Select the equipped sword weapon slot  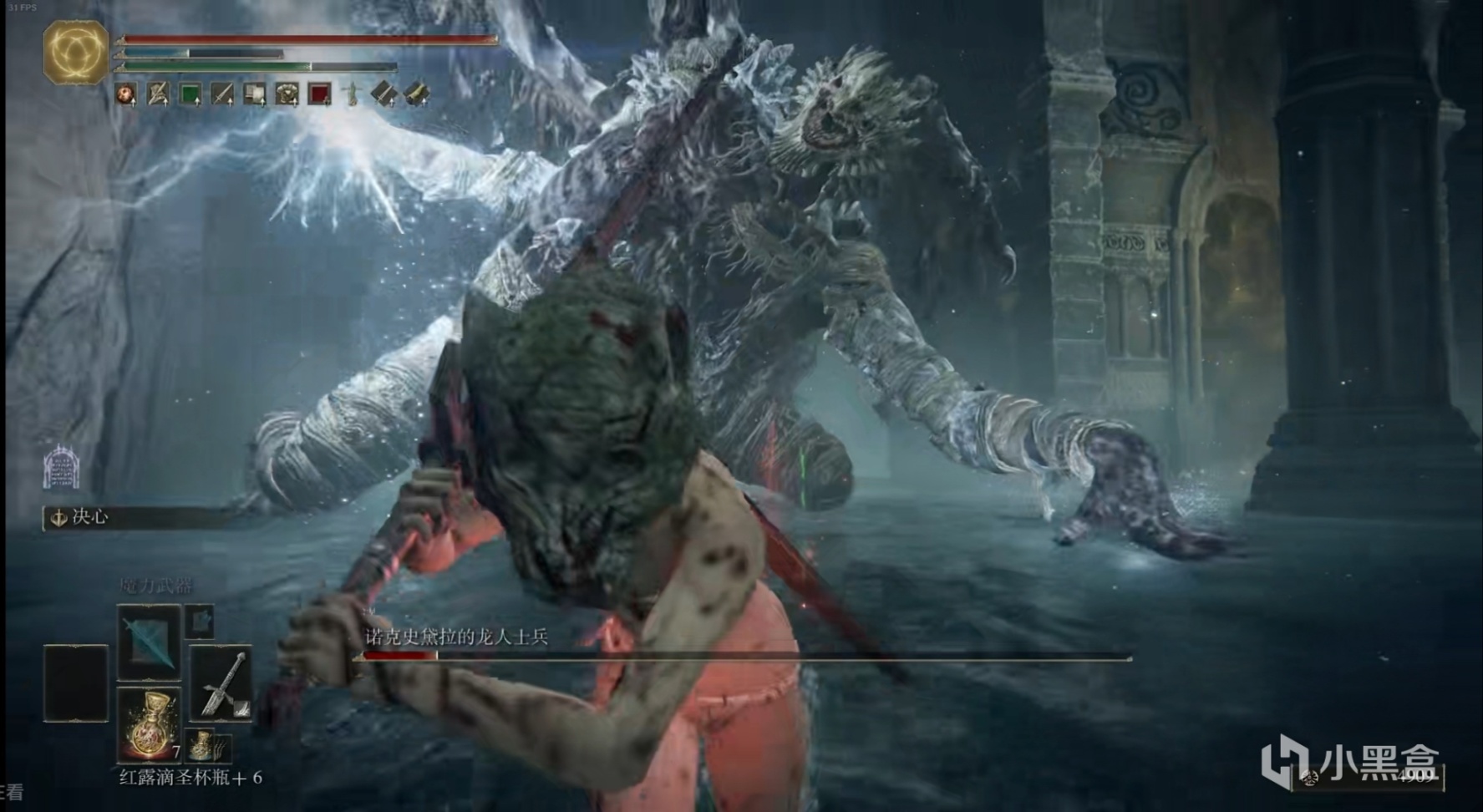(x=221, y=685)
